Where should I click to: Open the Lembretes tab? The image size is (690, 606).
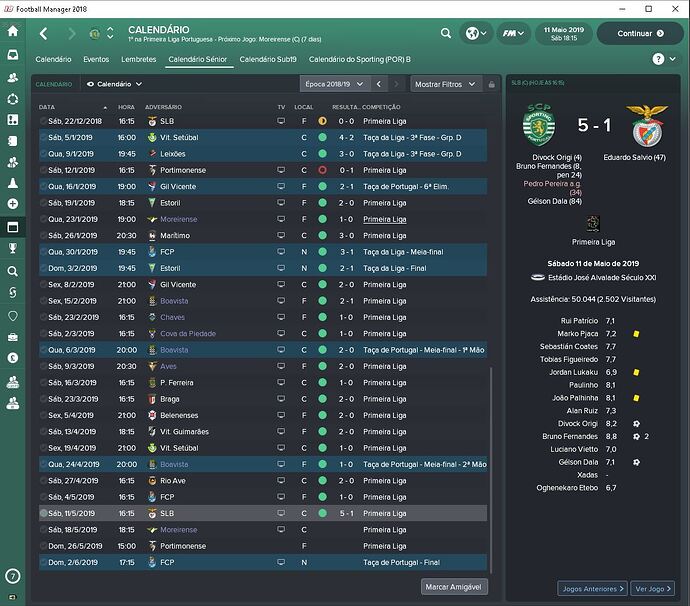139,60
